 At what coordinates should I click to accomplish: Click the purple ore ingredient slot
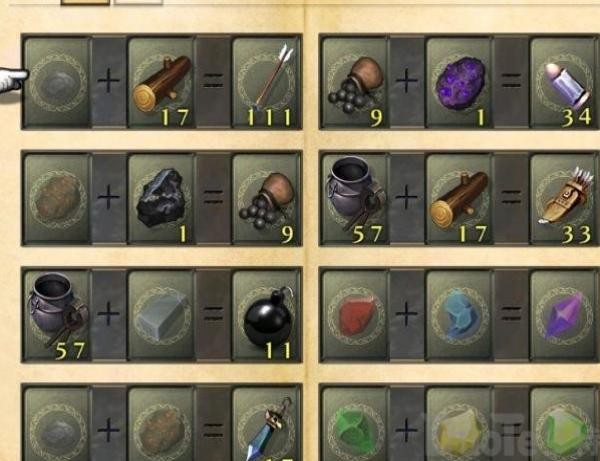tap(460, 82)
